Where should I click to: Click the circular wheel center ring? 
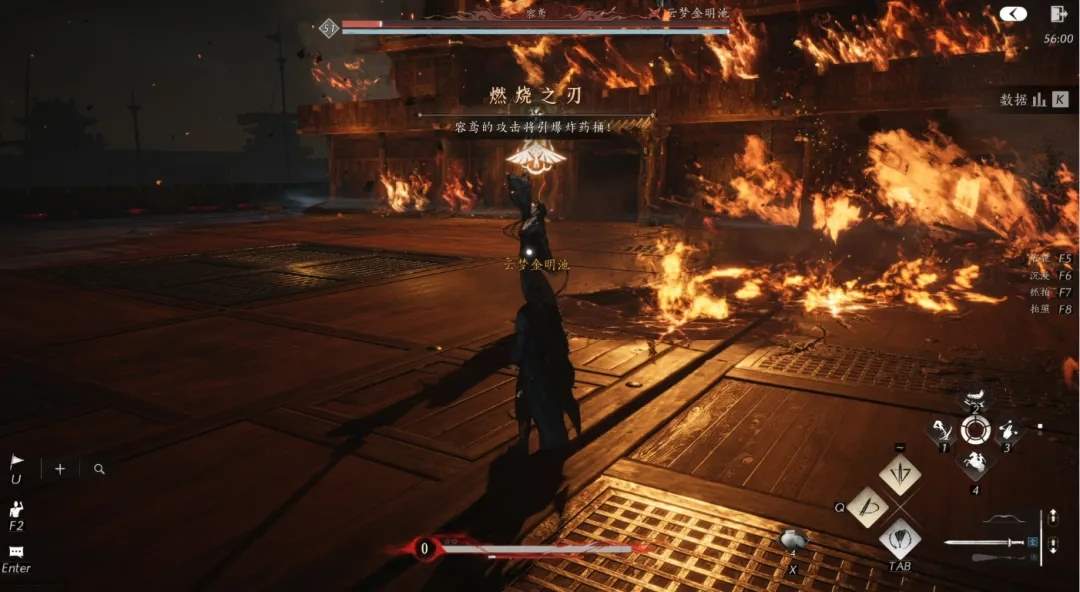(x=975, y=431)
